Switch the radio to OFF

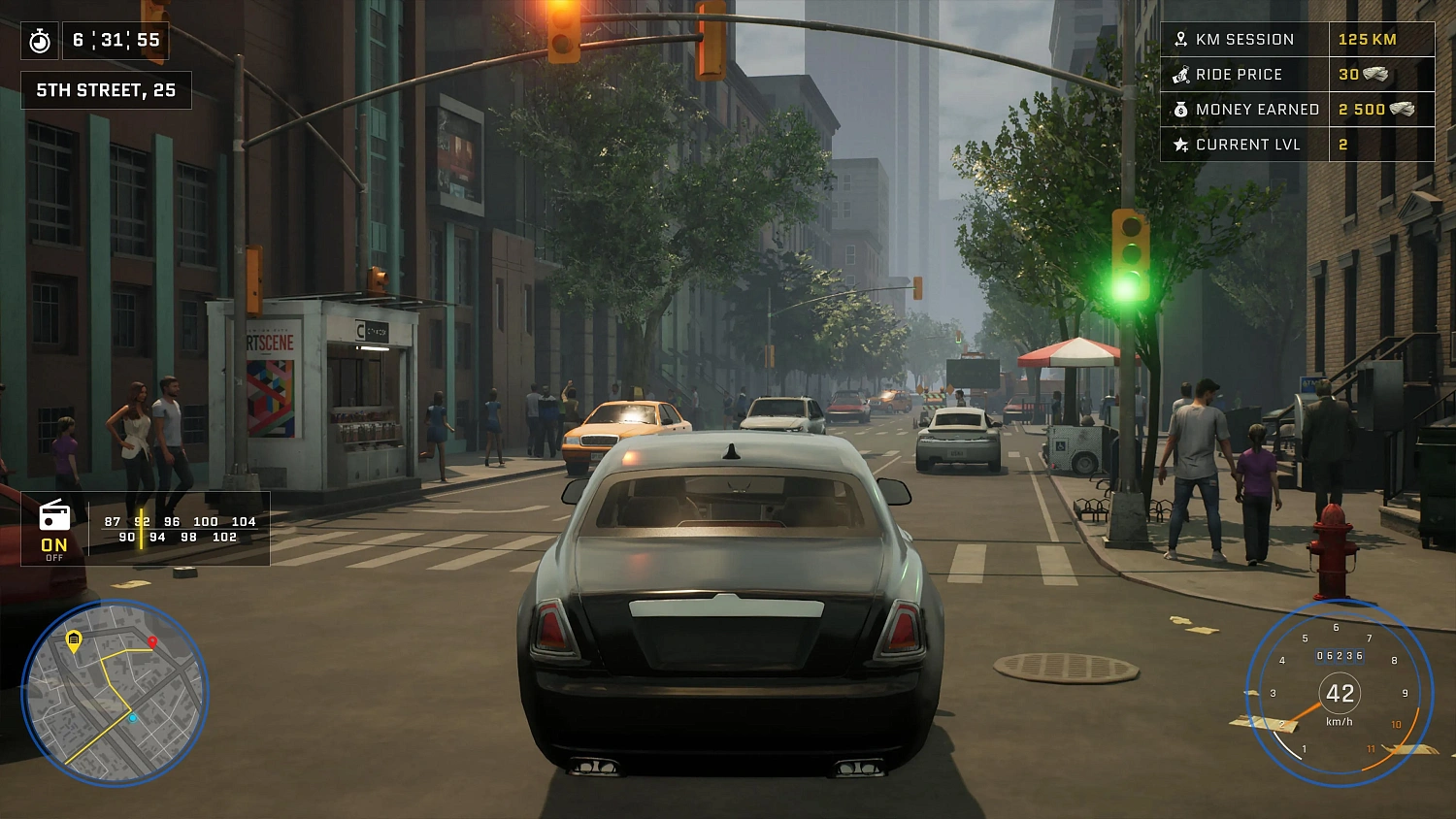coord(53,559)
